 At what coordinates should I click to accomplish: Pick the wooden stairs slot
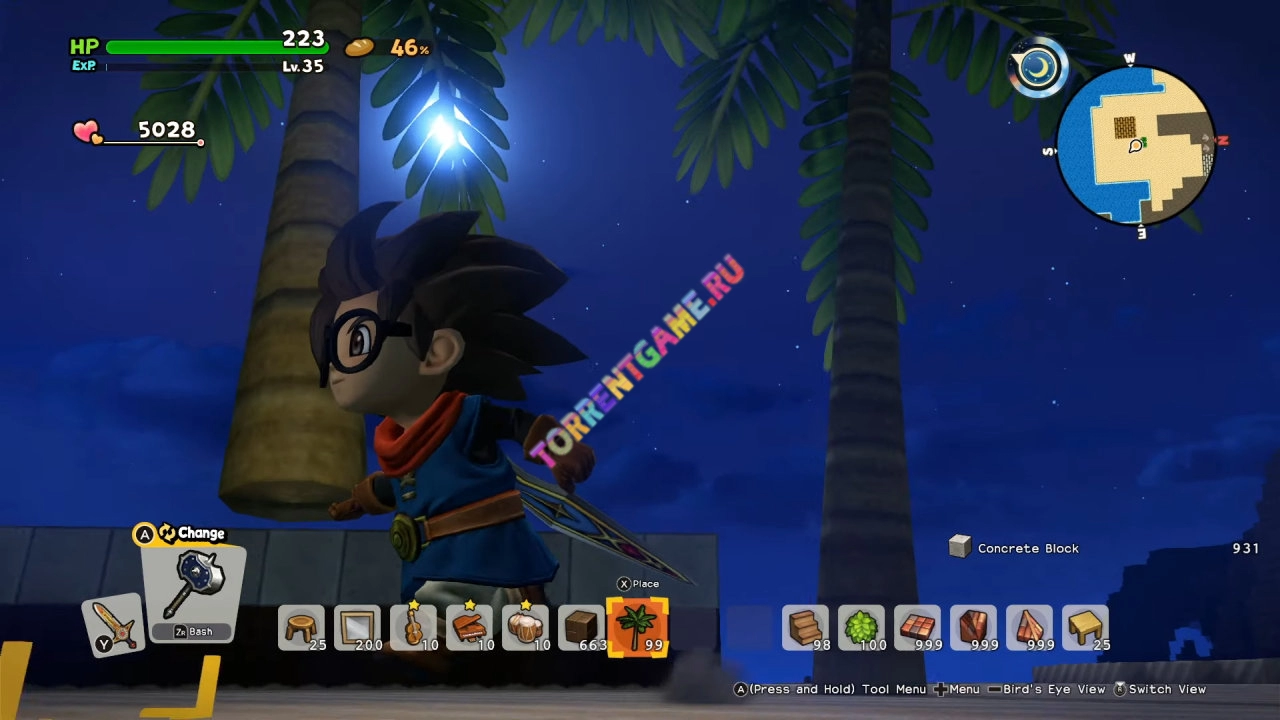click(805, 628)
